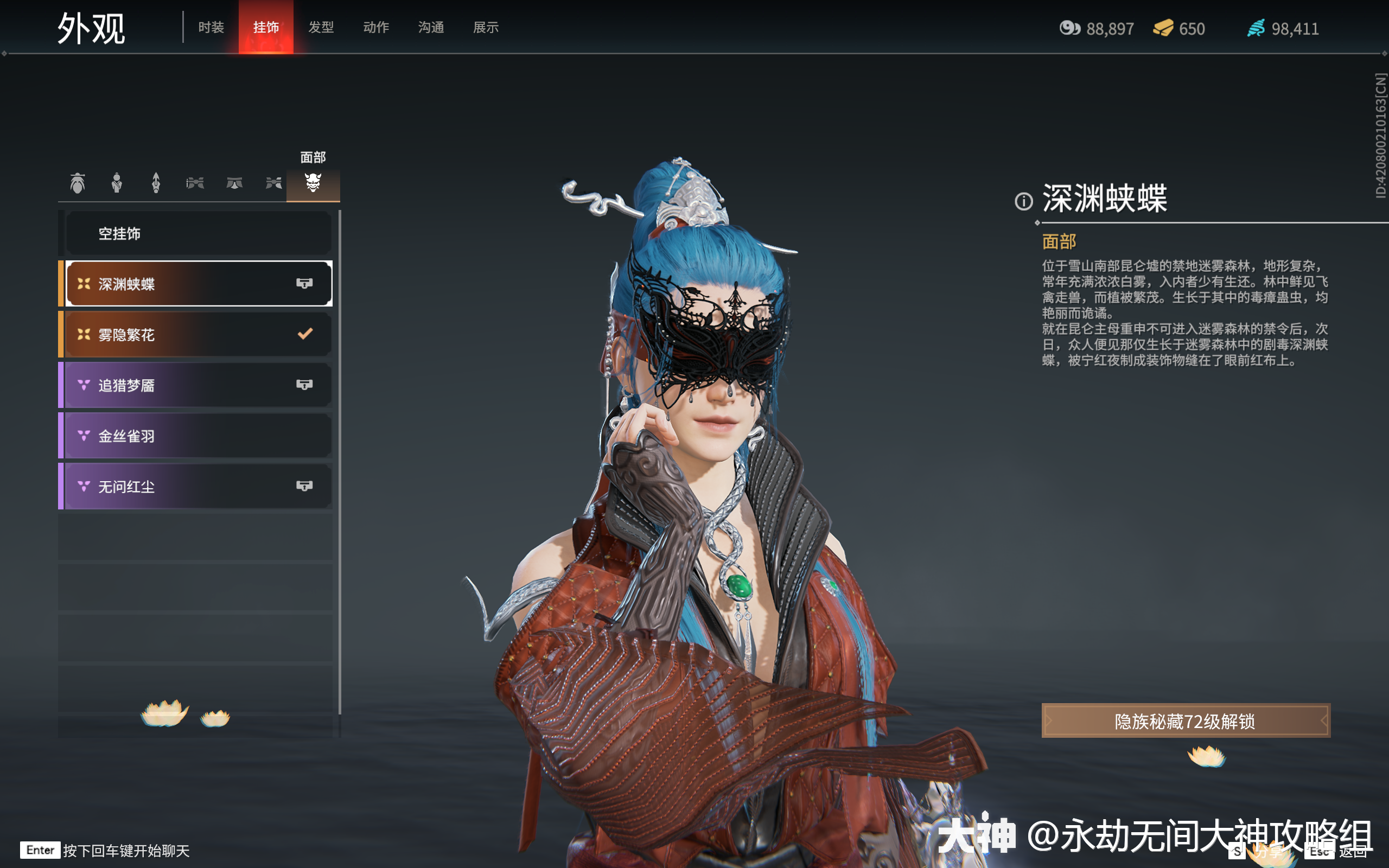Image resolution: width=1389 pixels, height=868 pixels.
Task: Select the head accessory category icon
Action: coord(79,183)
